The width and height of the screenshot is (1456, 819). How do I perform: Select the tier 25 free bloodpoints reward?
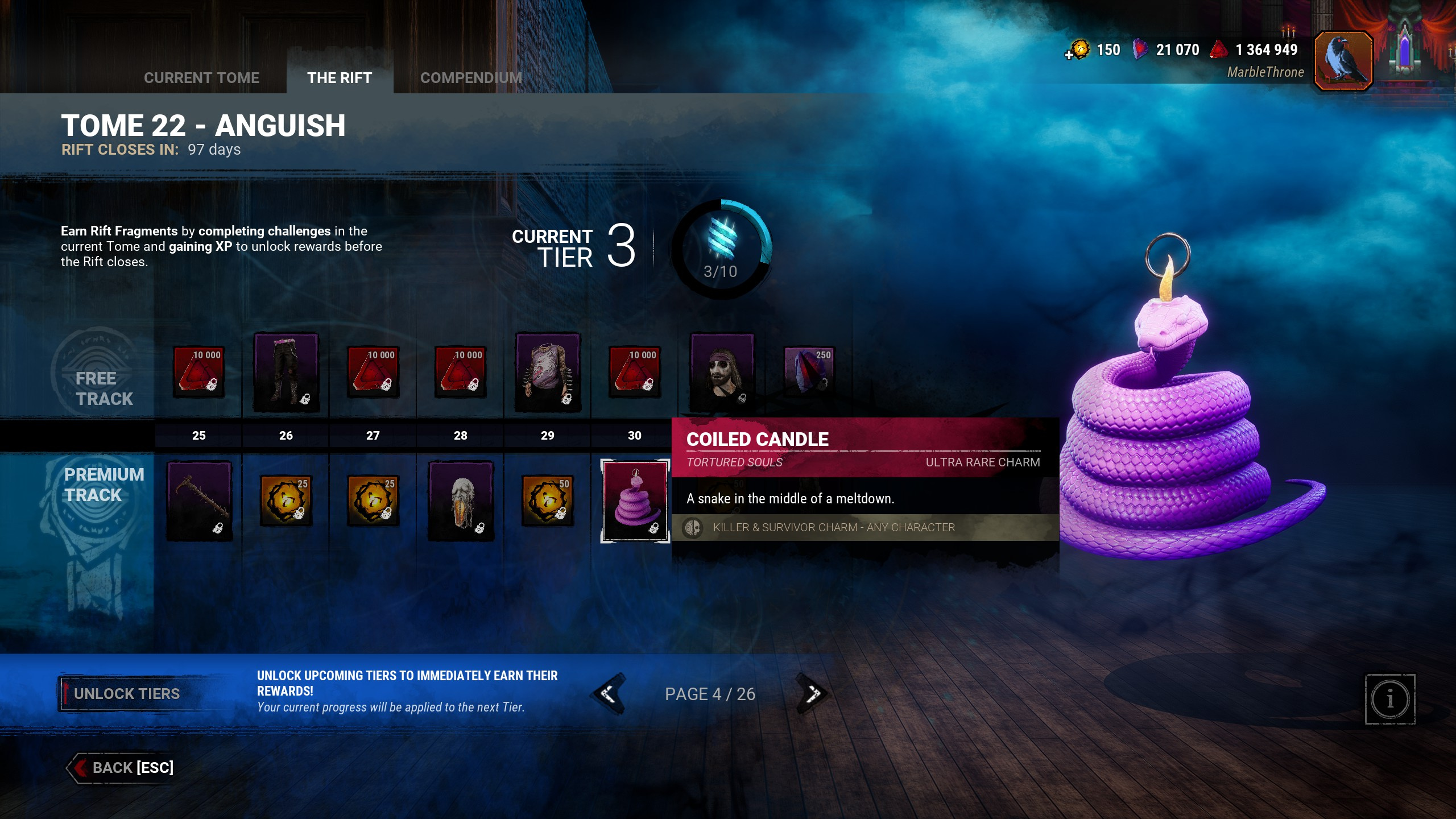point(198,371)
